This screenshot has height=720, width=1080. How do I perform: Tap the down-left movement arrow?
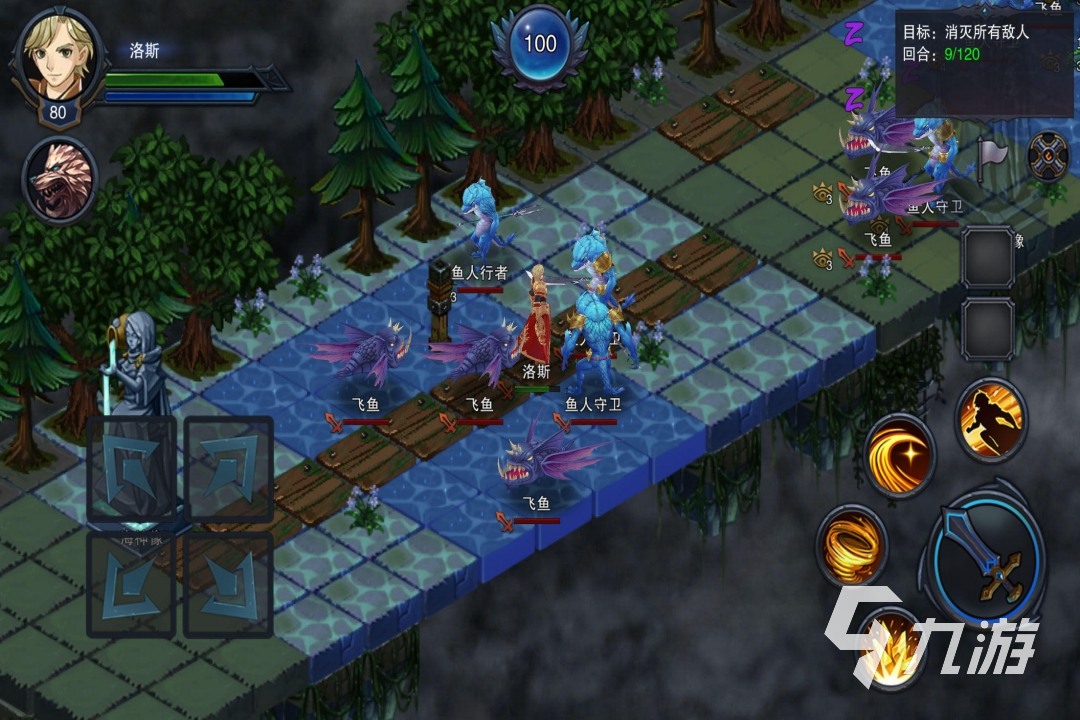[132, 585]
